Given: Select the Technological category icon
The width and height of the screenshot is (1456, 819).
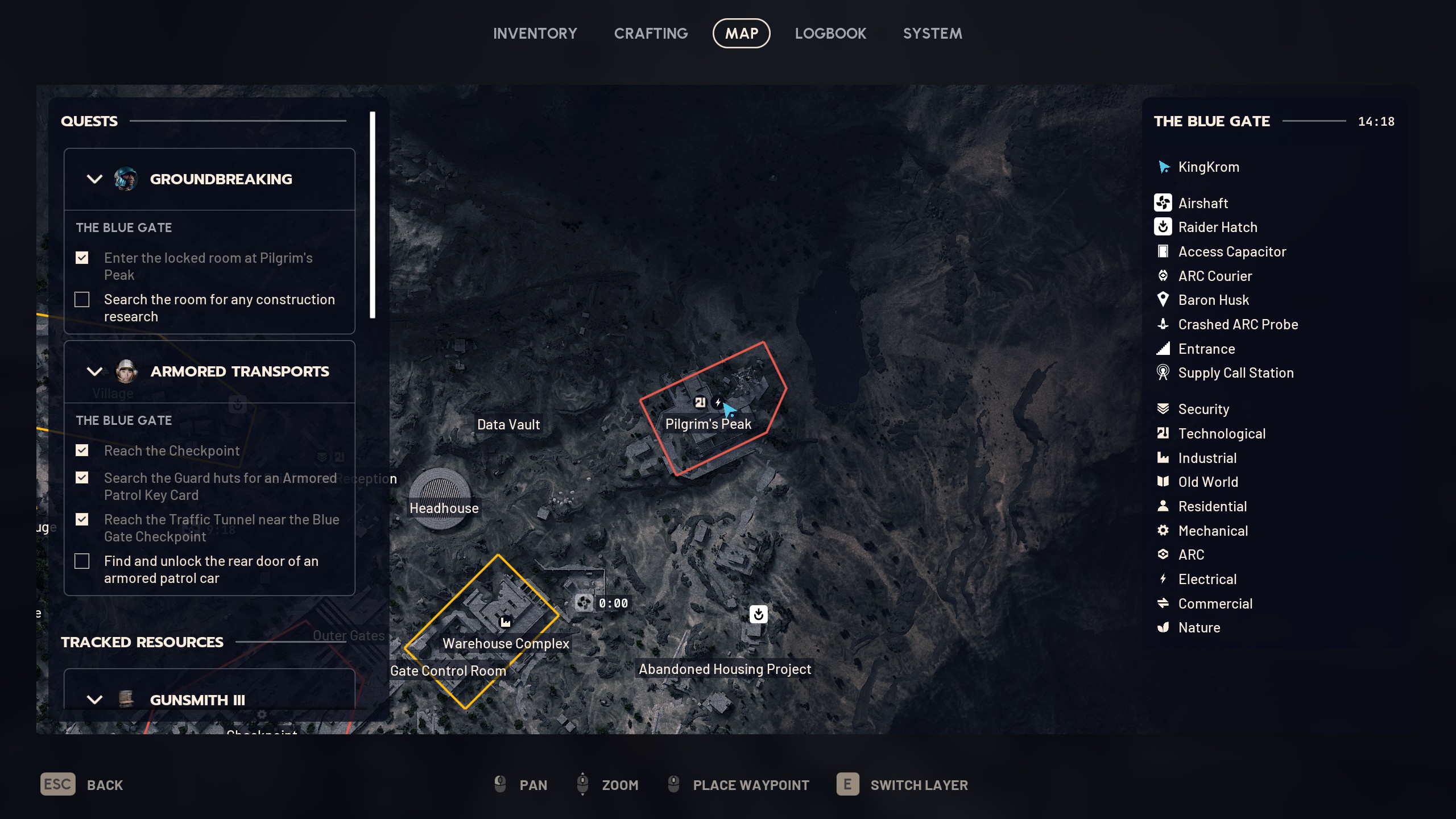Looking at the screenshot, I should click(x=1164, y=433).
